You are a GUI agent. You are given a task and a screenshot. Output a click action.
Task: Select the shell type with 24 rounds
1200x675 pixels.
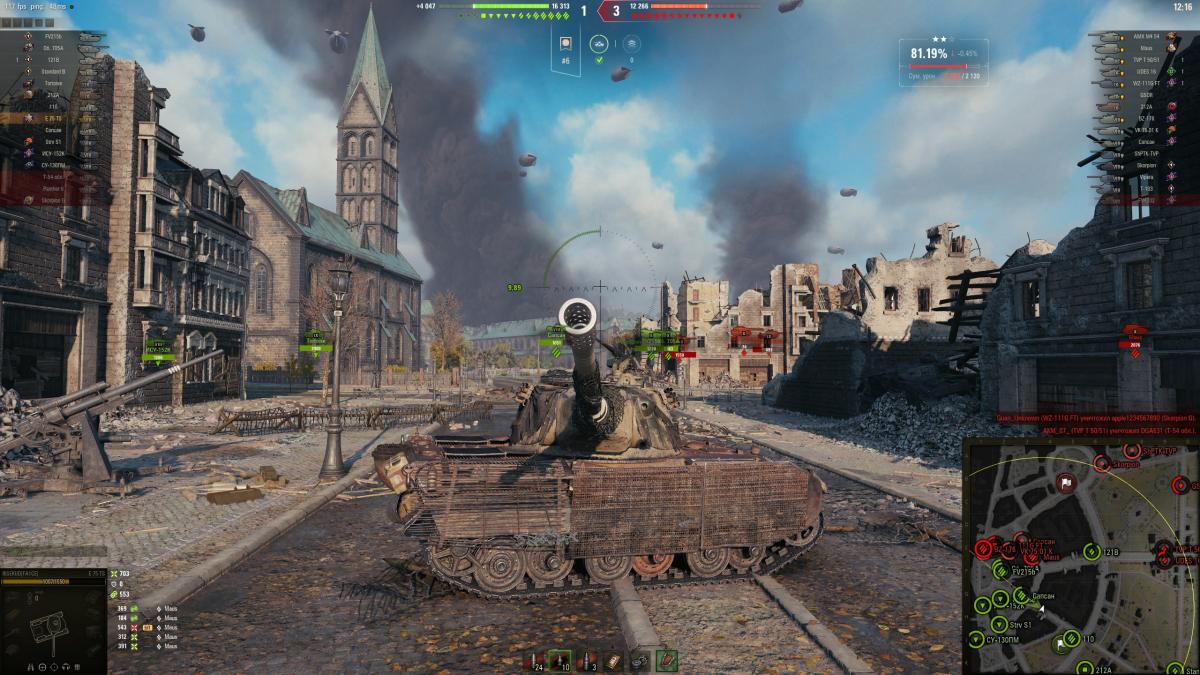pyautogui.click(x=537, y=660)
